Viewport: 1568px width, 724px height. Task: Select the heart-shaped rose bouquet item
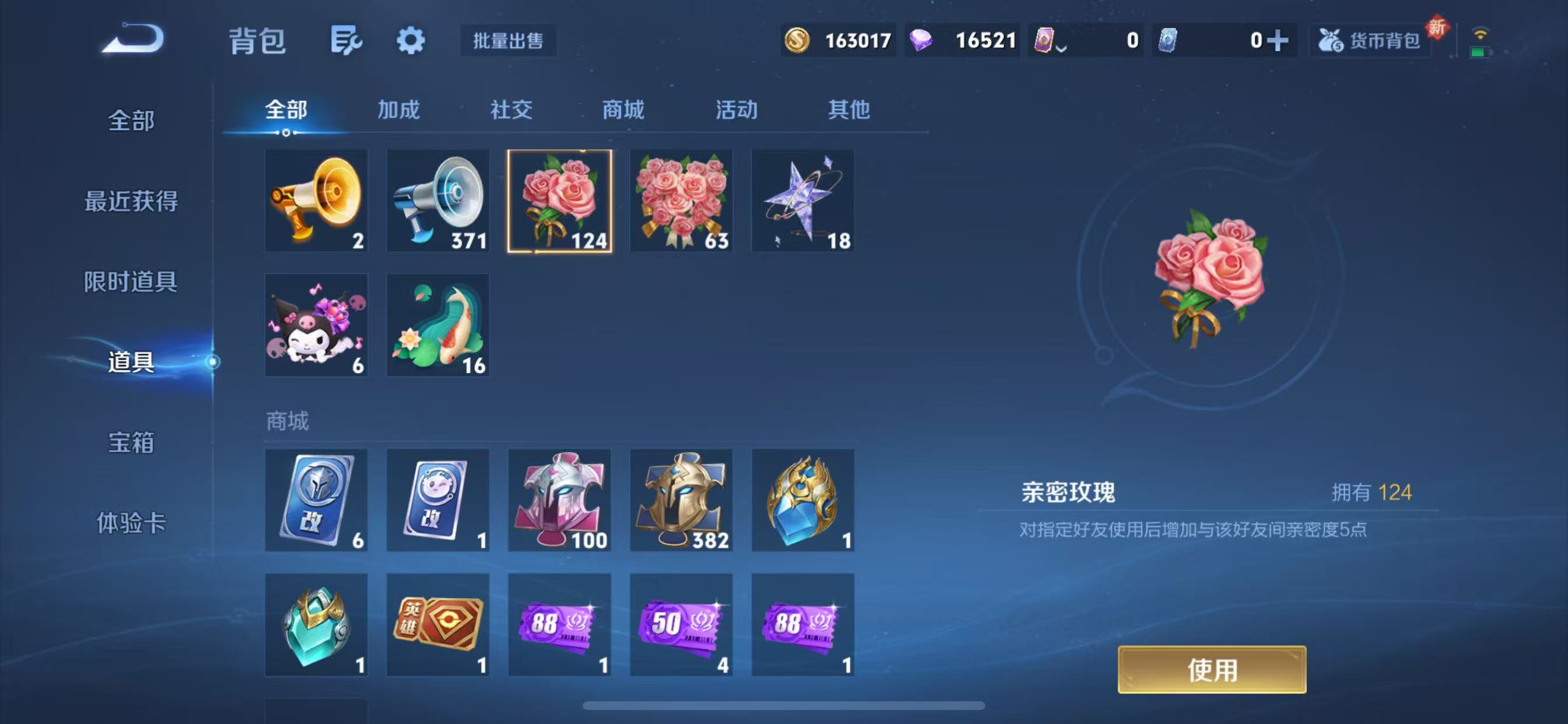681,201
